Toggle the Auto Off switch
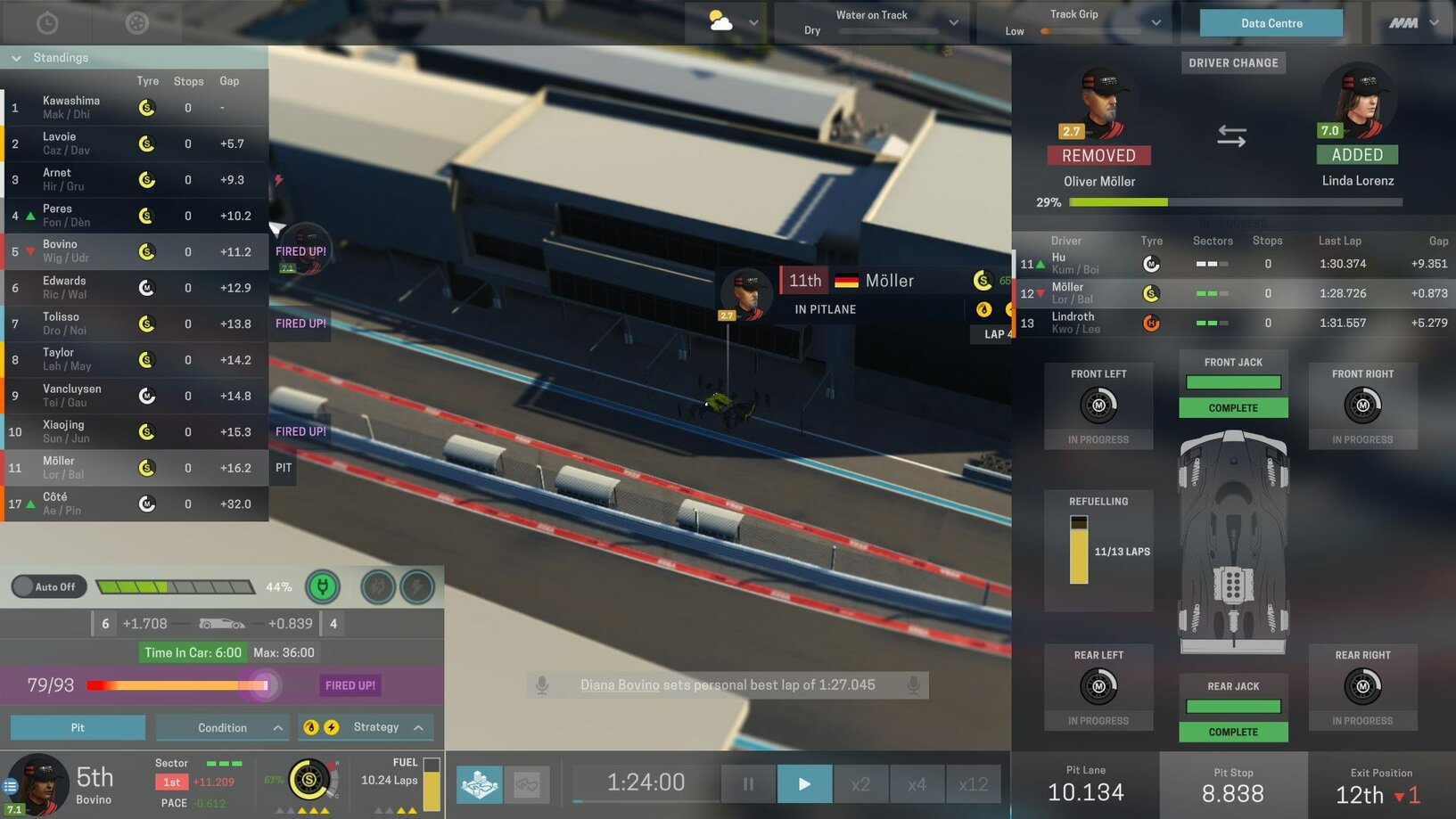Screen dimensions: 1456x819 point(48,586)
